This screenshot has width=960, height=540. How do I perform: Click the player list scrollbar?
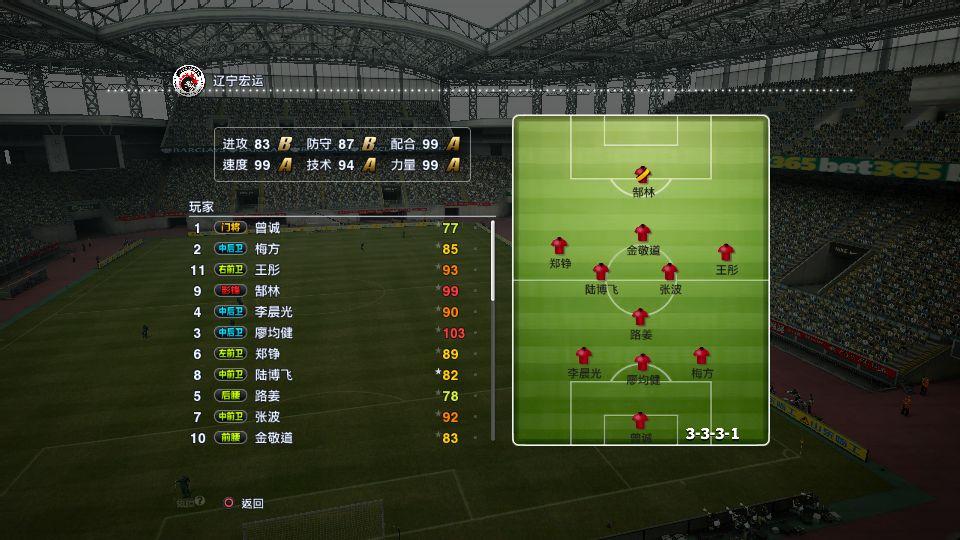(x=492, y=262)
